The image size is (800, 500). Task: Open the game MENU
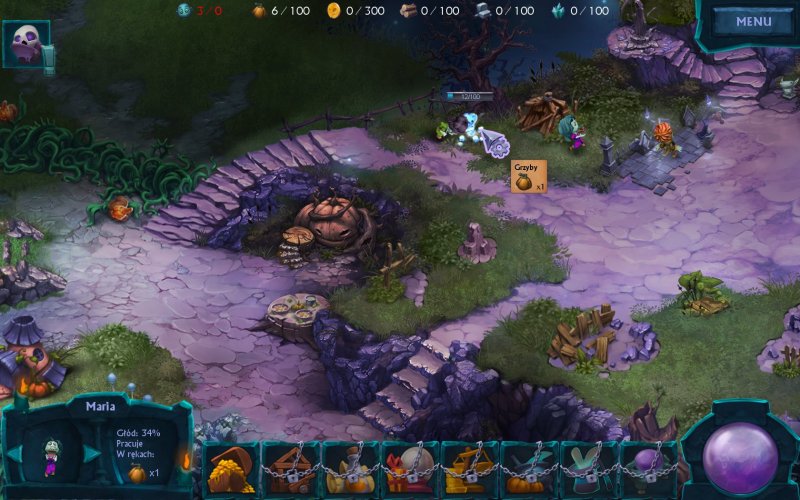tap(753, 22)
